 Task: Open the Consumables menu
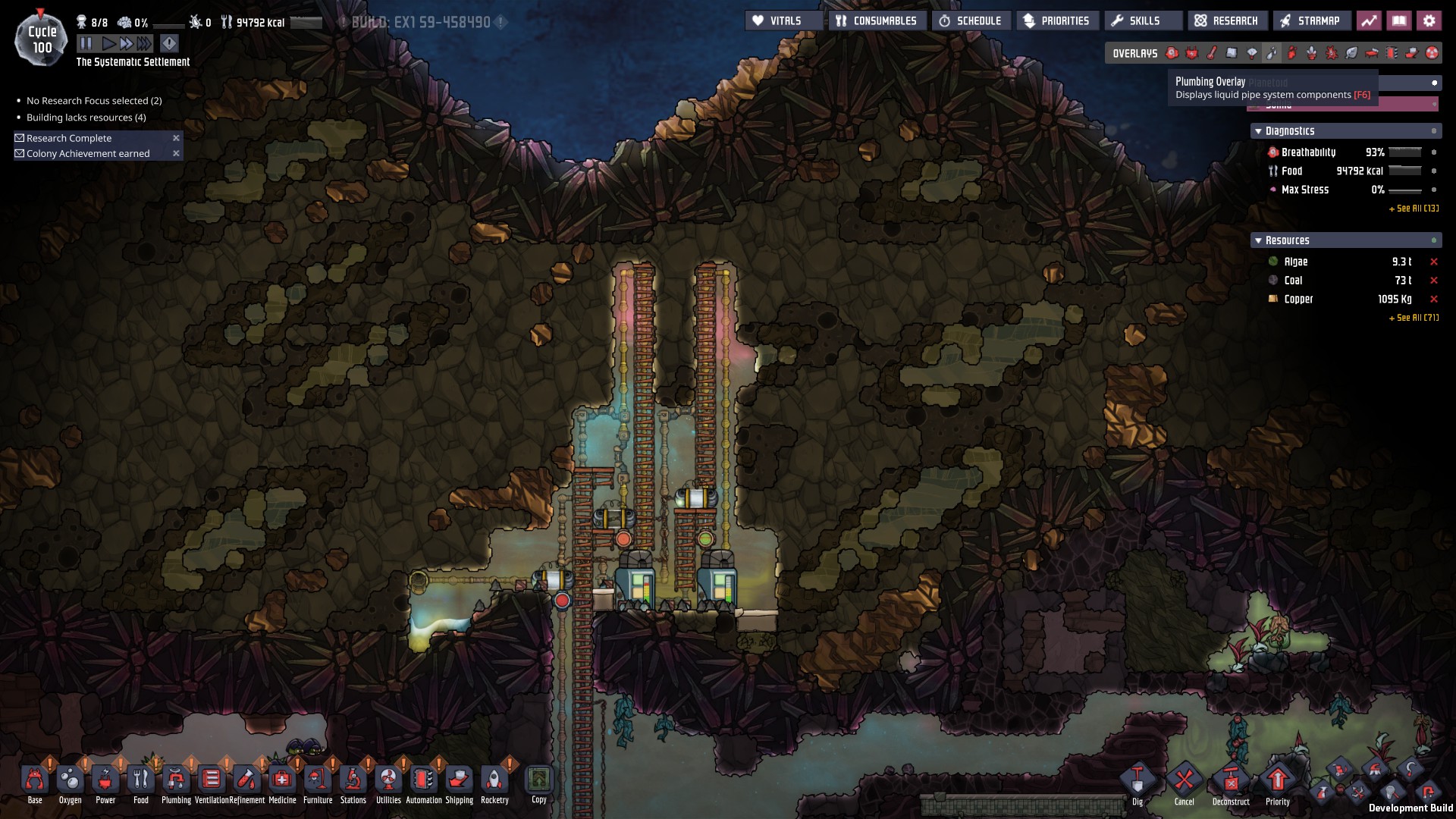point(877,21)
